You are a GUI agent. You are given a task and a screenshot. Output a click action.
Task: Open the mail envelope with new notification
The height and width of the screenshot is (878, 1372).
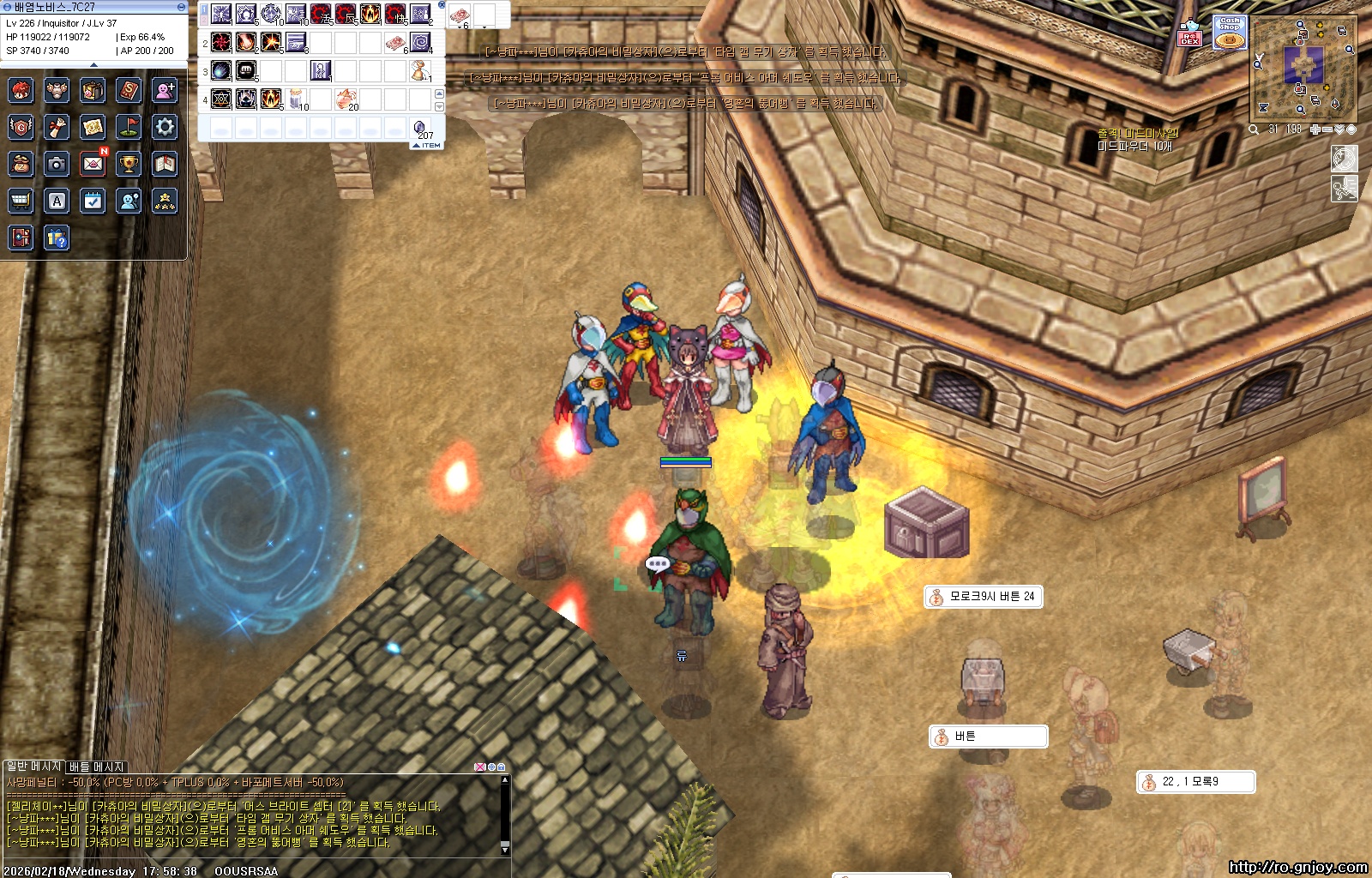[x=93, y=164]
